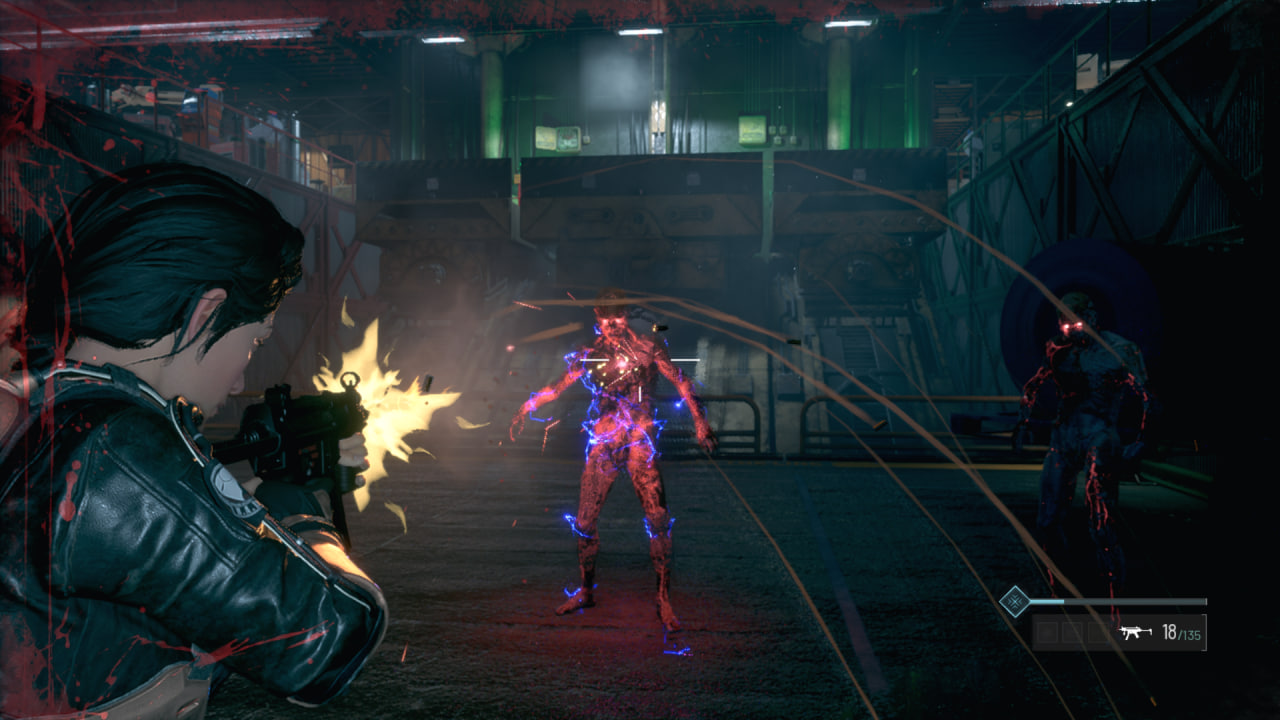
Task: Select the submachine gun weapon icon
Action: click(x=1134, y=632)
